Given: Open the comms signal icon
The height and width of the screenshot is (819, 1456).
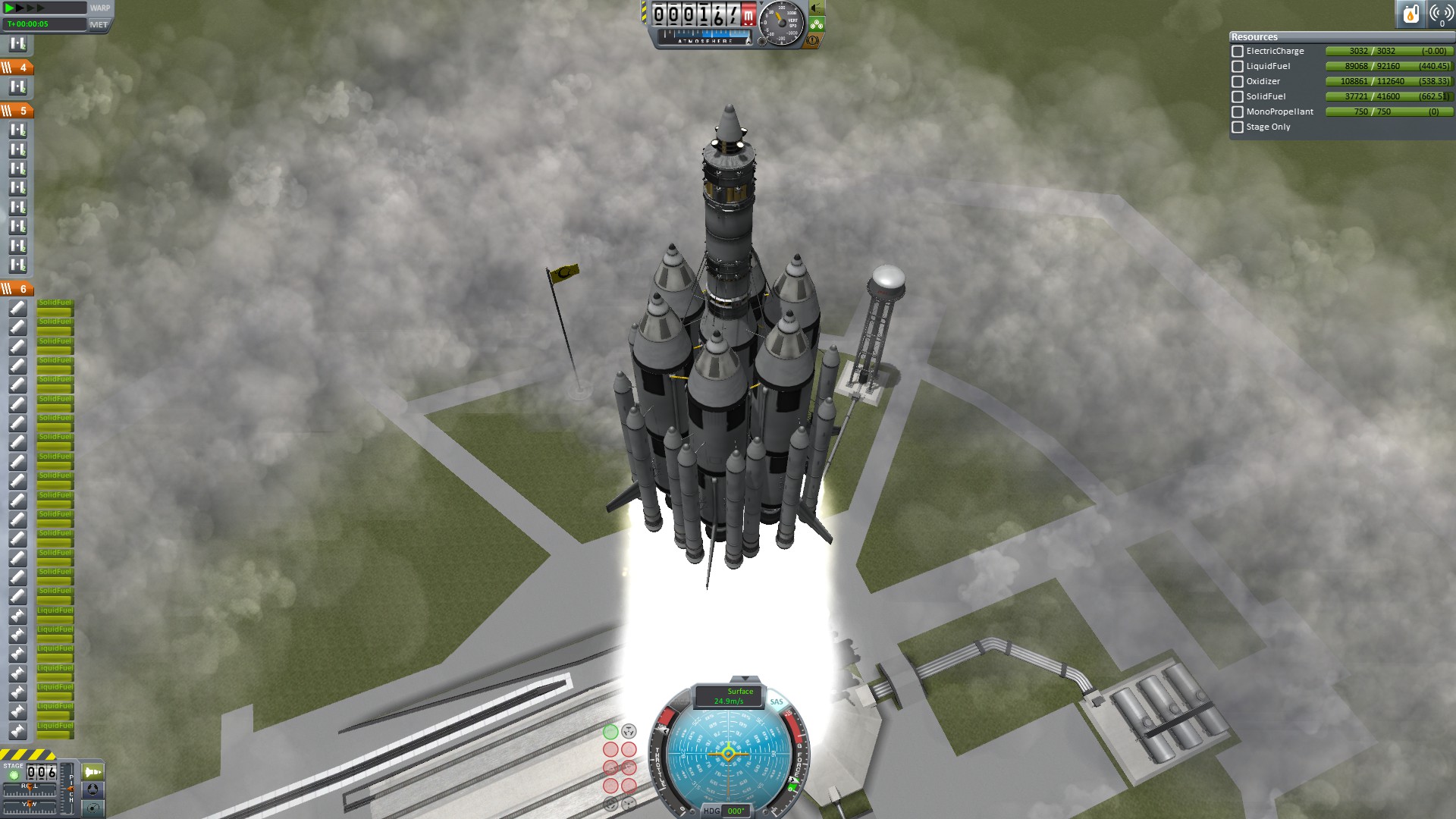Looking at the screenshot, I should (1441, 14).
